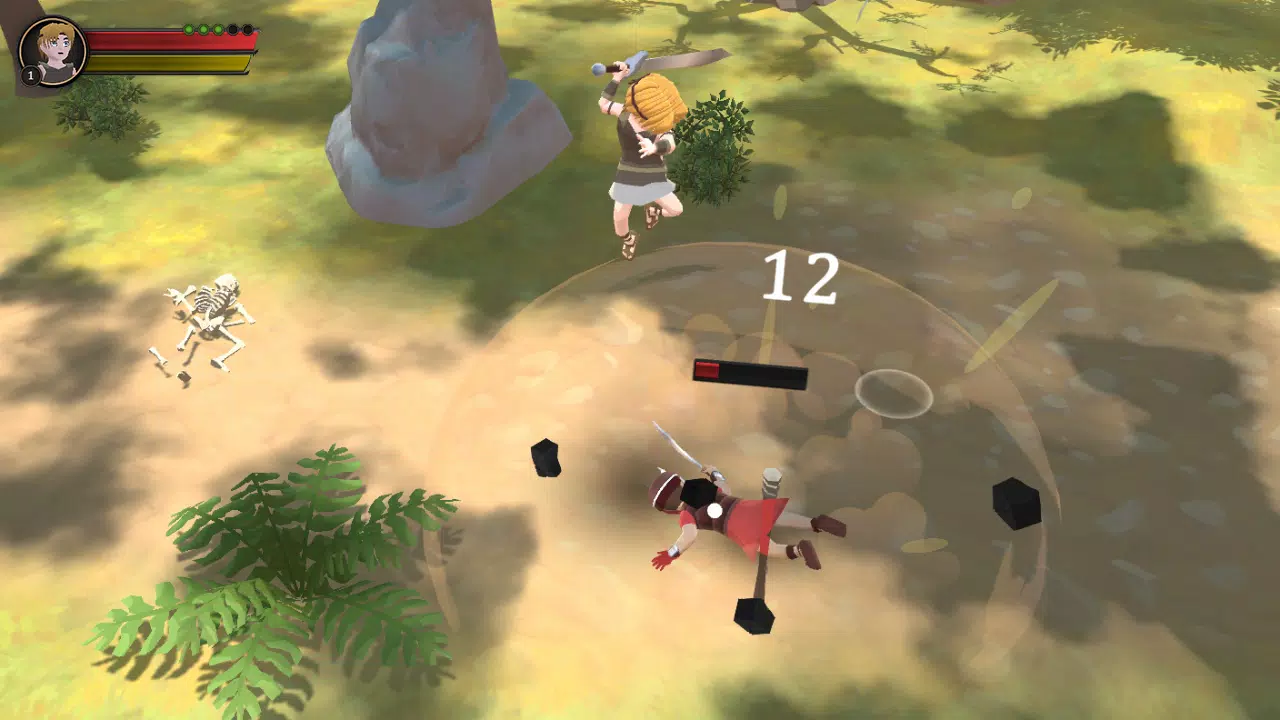This screenshot has width=1280, height=720.
Task: Click the fifth darkened skill pip
Action: coord(247,29)
